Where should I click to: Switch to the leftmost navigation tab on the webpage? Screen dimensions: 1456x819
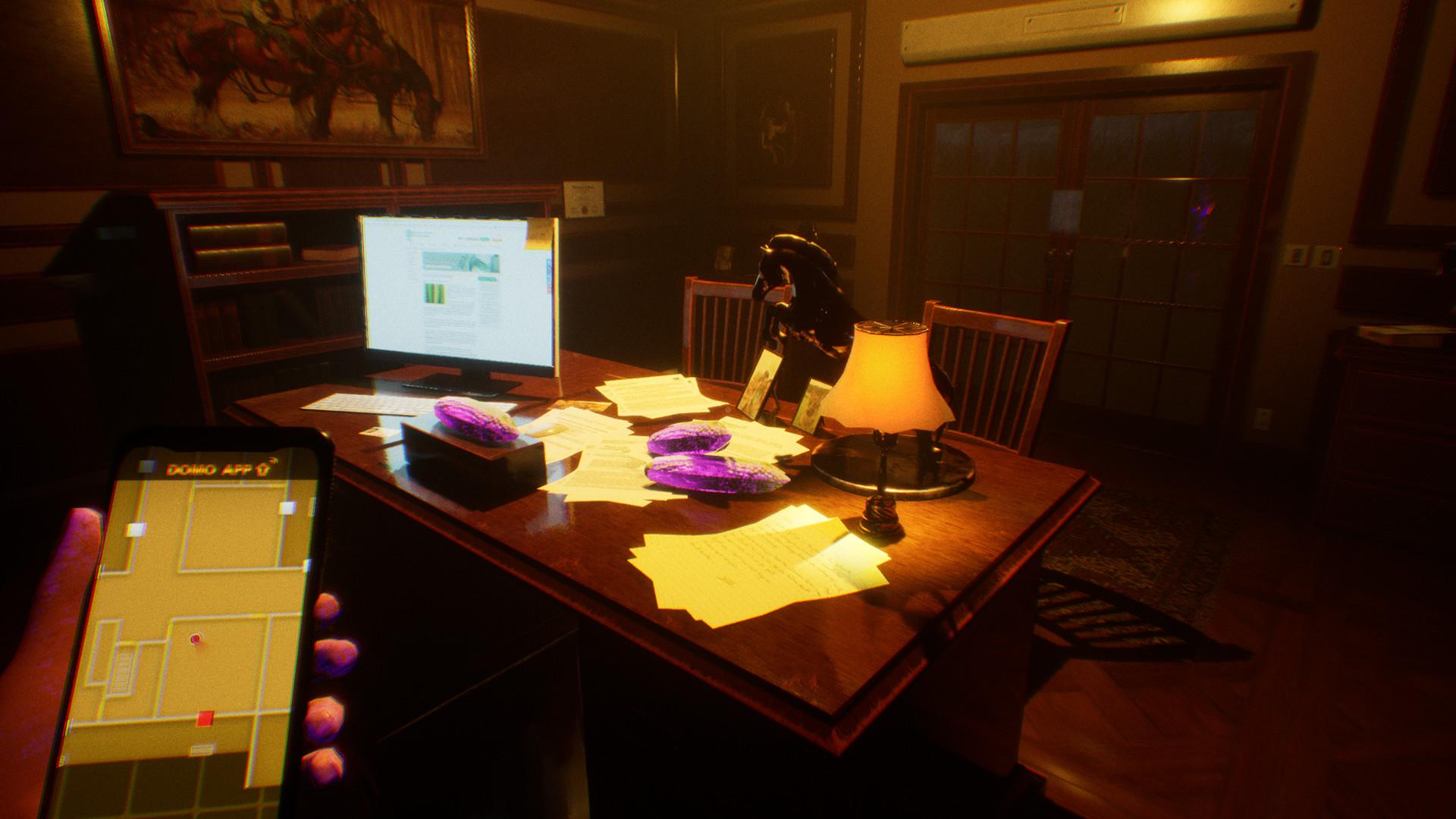pos(411,245)
